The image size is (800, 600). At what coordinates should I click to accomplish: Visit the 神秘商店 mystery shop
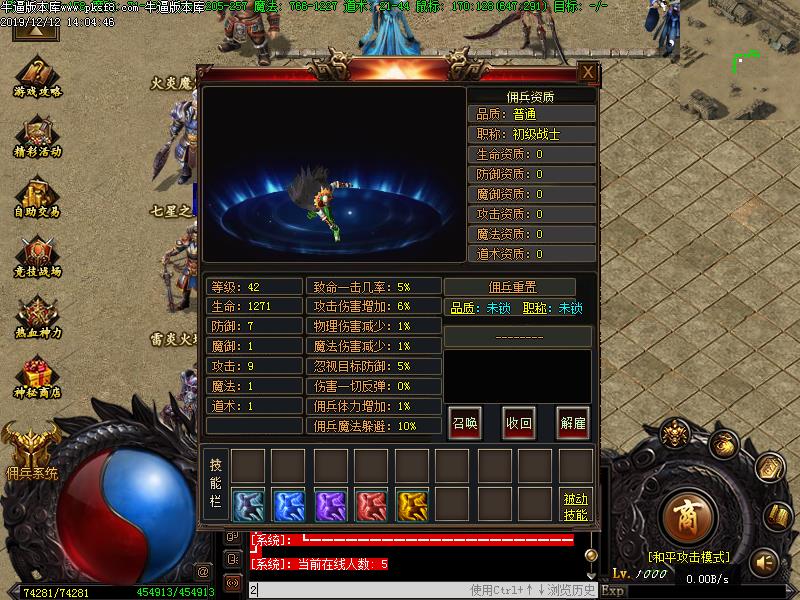click(x=38, y=378)
